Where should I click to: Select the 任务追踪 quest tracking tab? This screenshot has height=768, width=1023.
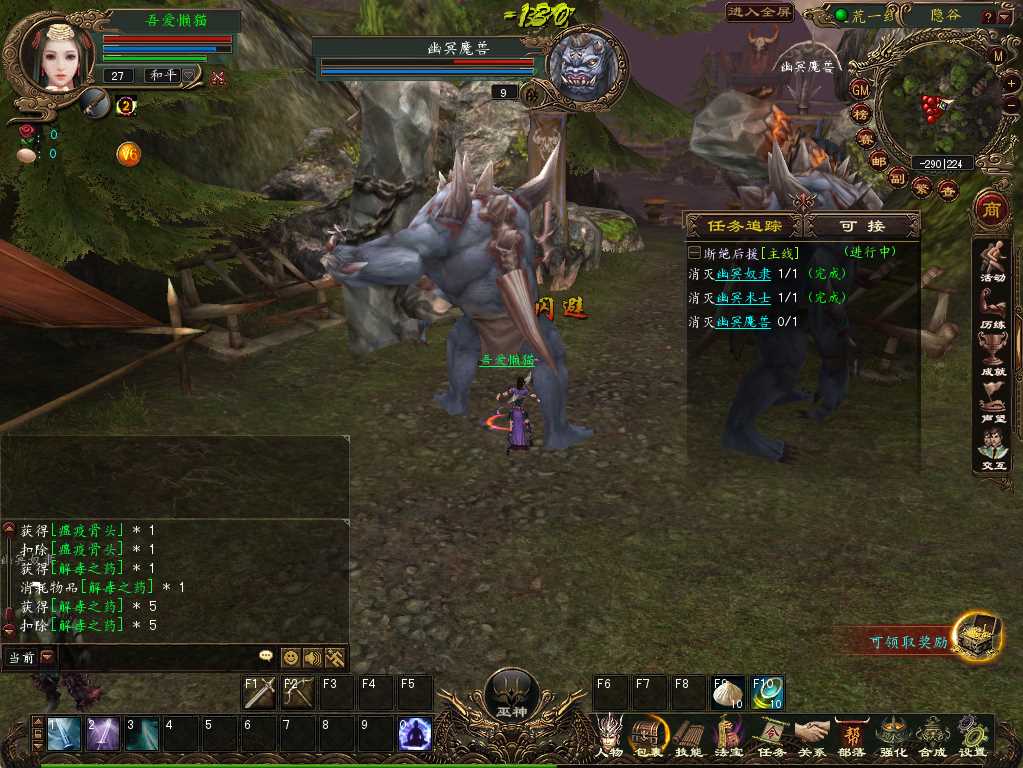(x=745, y=226)
